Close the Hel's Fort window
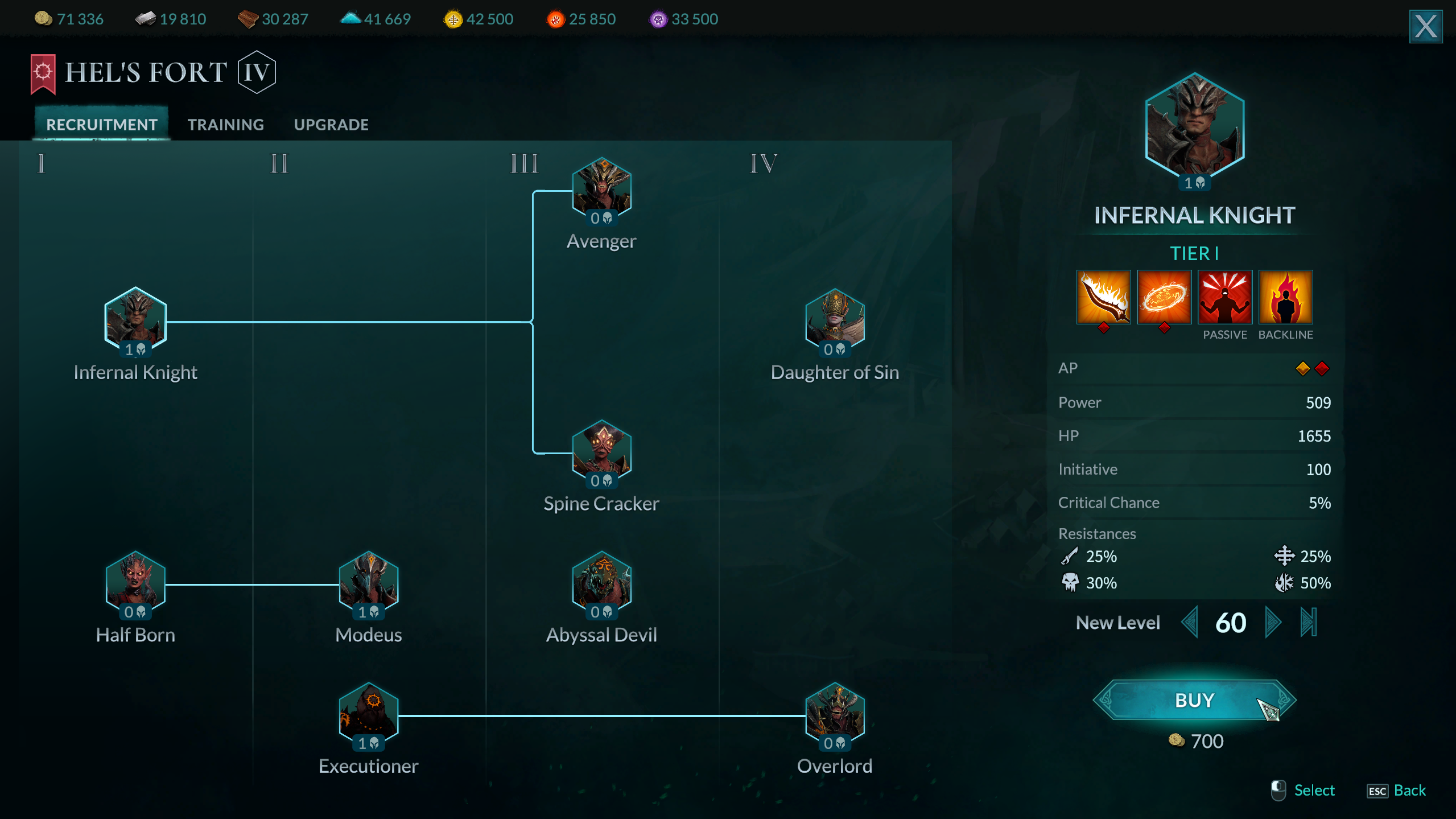Screen dimensions: 1456x819 (1425, 26)
